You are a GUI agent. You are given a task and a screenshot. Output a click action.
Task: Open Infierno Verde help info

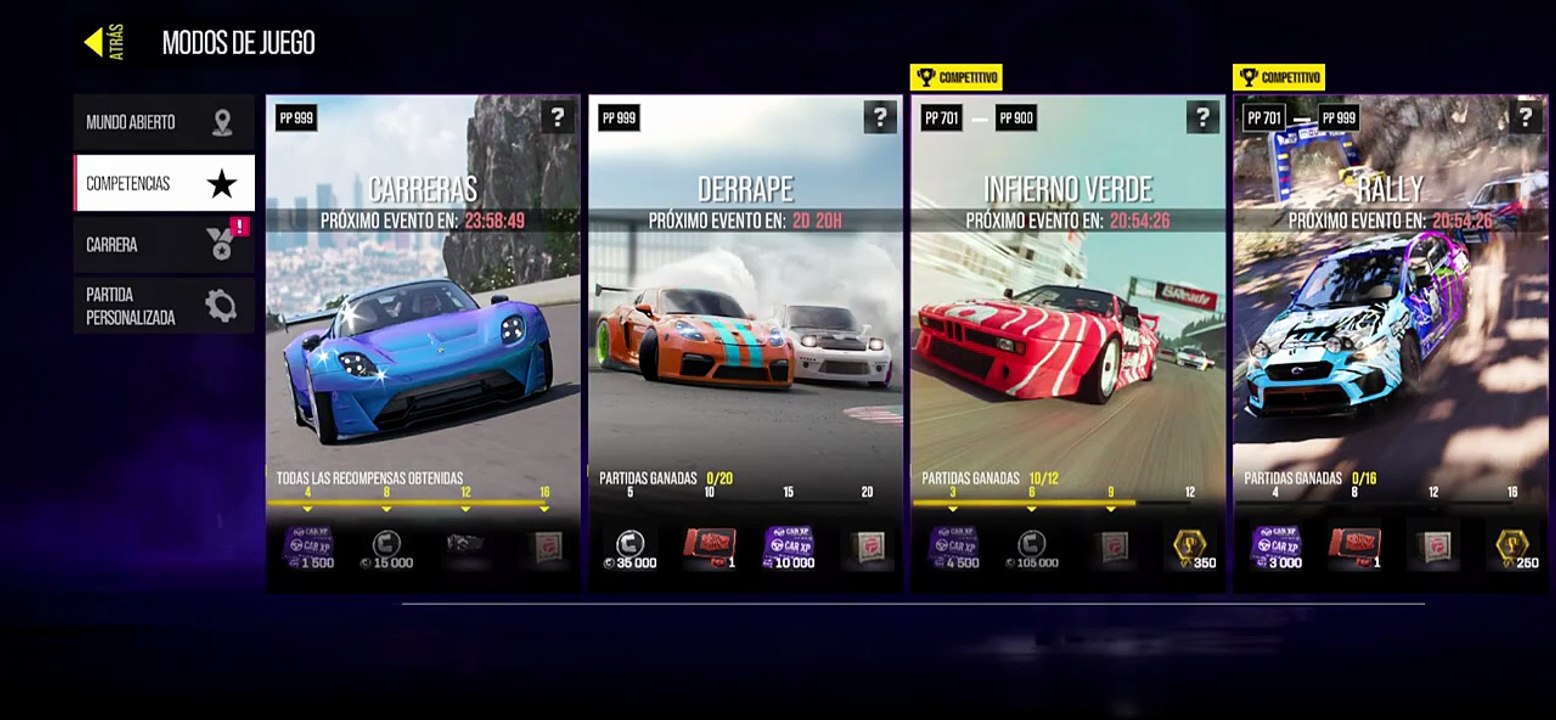(x=1203, y=118)
